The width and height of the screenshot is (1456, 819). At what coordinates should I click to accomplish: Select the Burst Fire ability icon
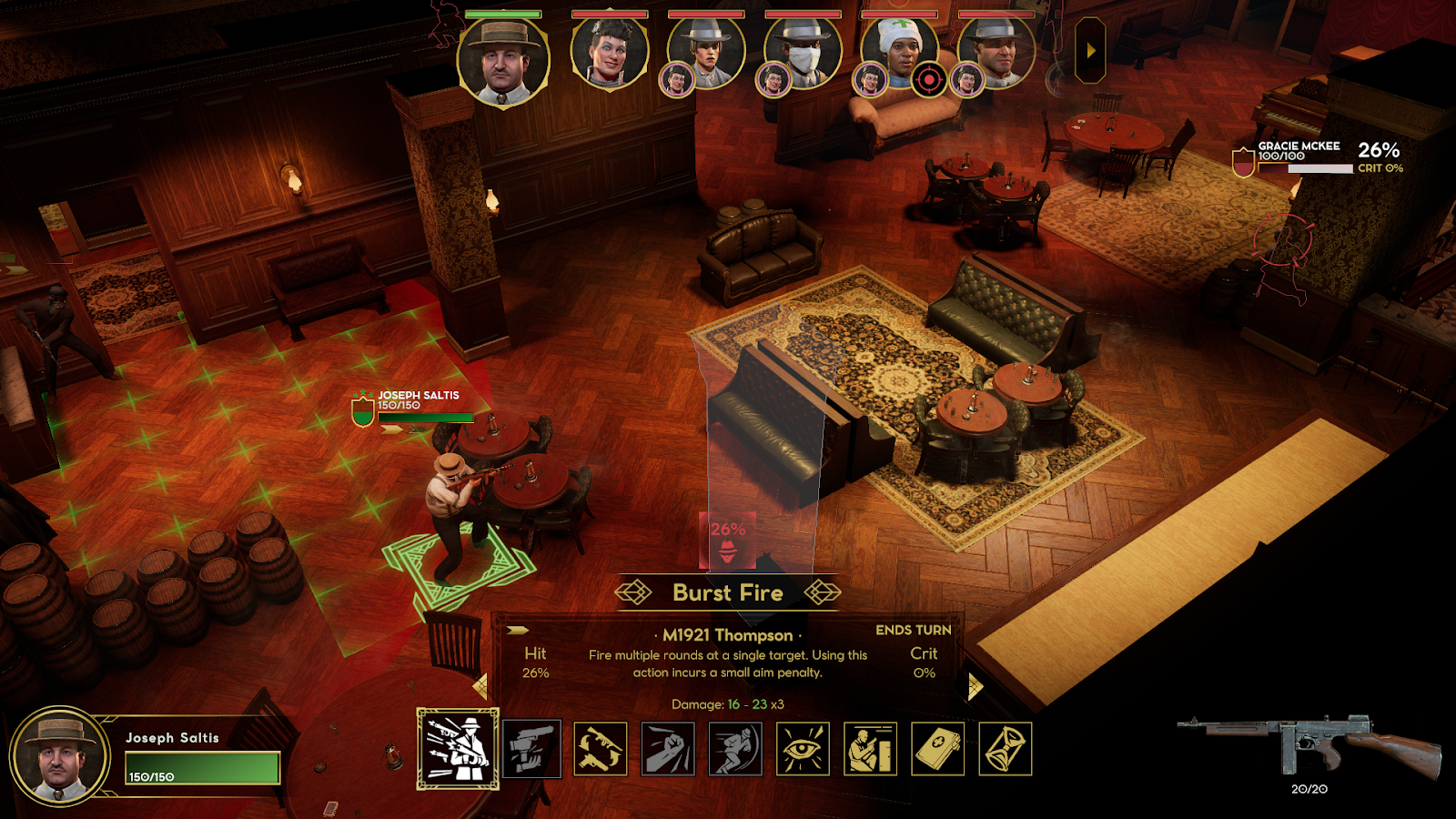click(x=458, y=749)
